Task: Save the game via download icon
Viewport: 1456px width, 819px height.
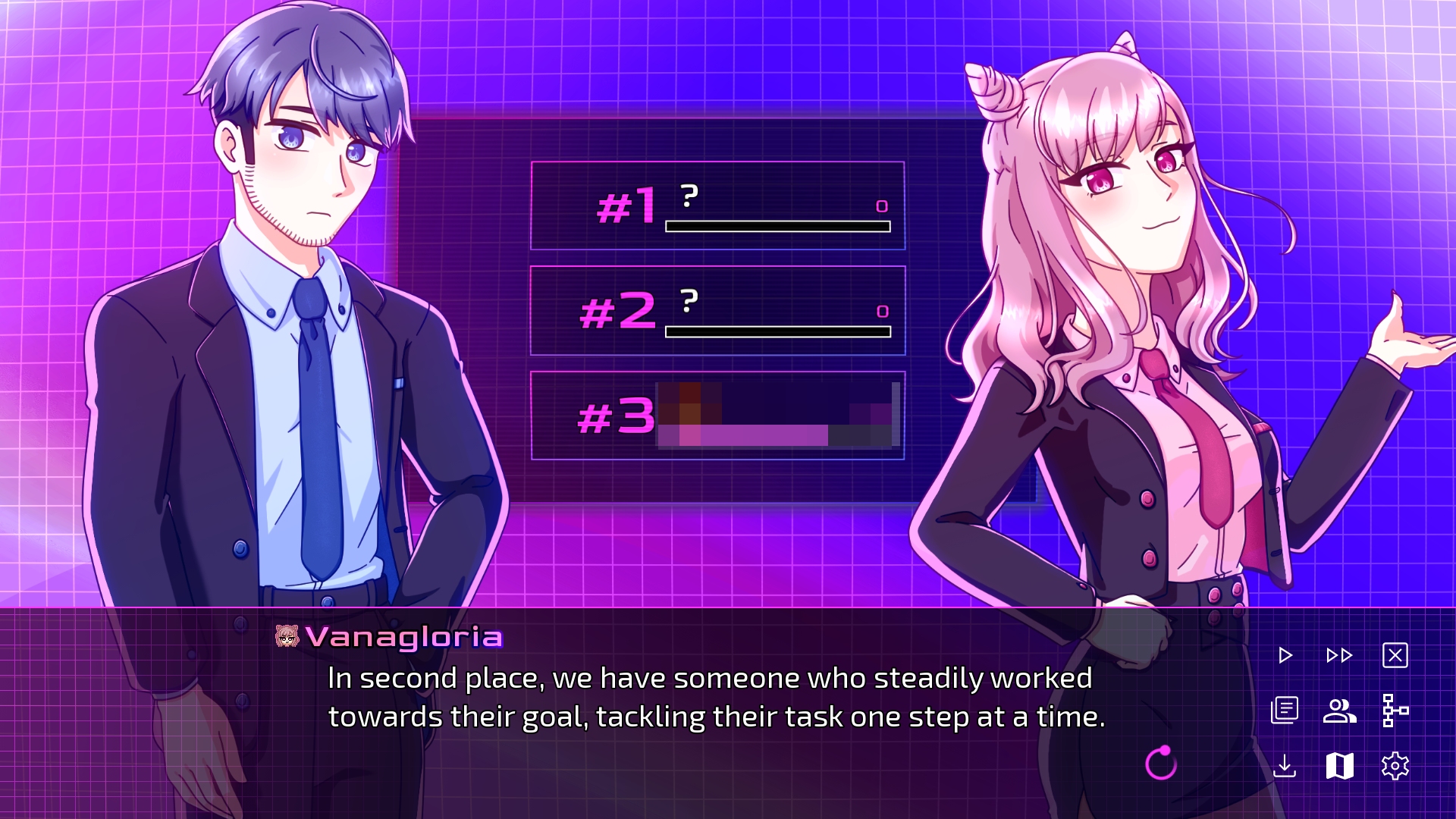Action: [1285, 766]
